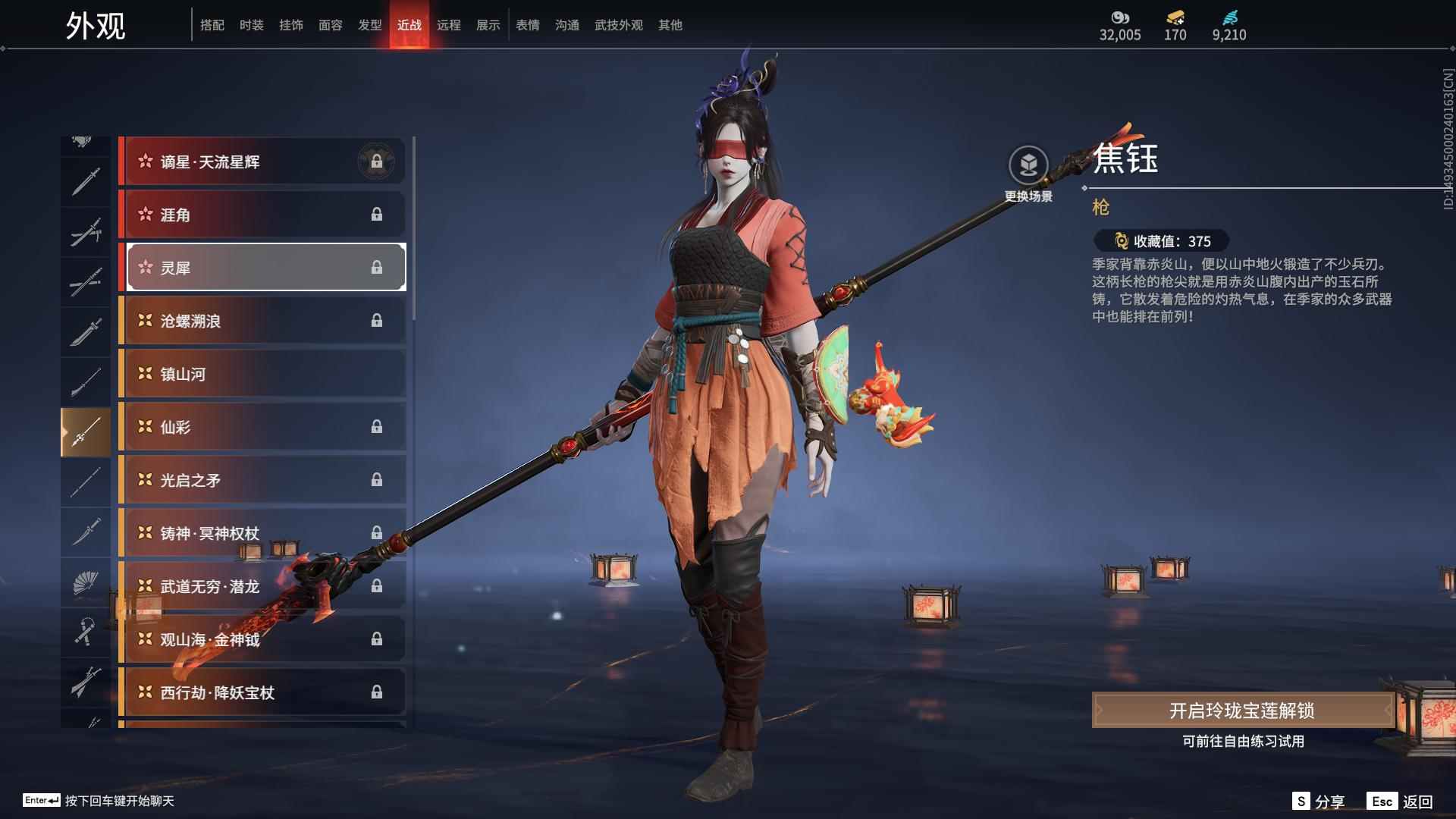Choose the 镇山河 weapon skin
1456x819 pixels.
pyautogui.click(x=262, y=374)
